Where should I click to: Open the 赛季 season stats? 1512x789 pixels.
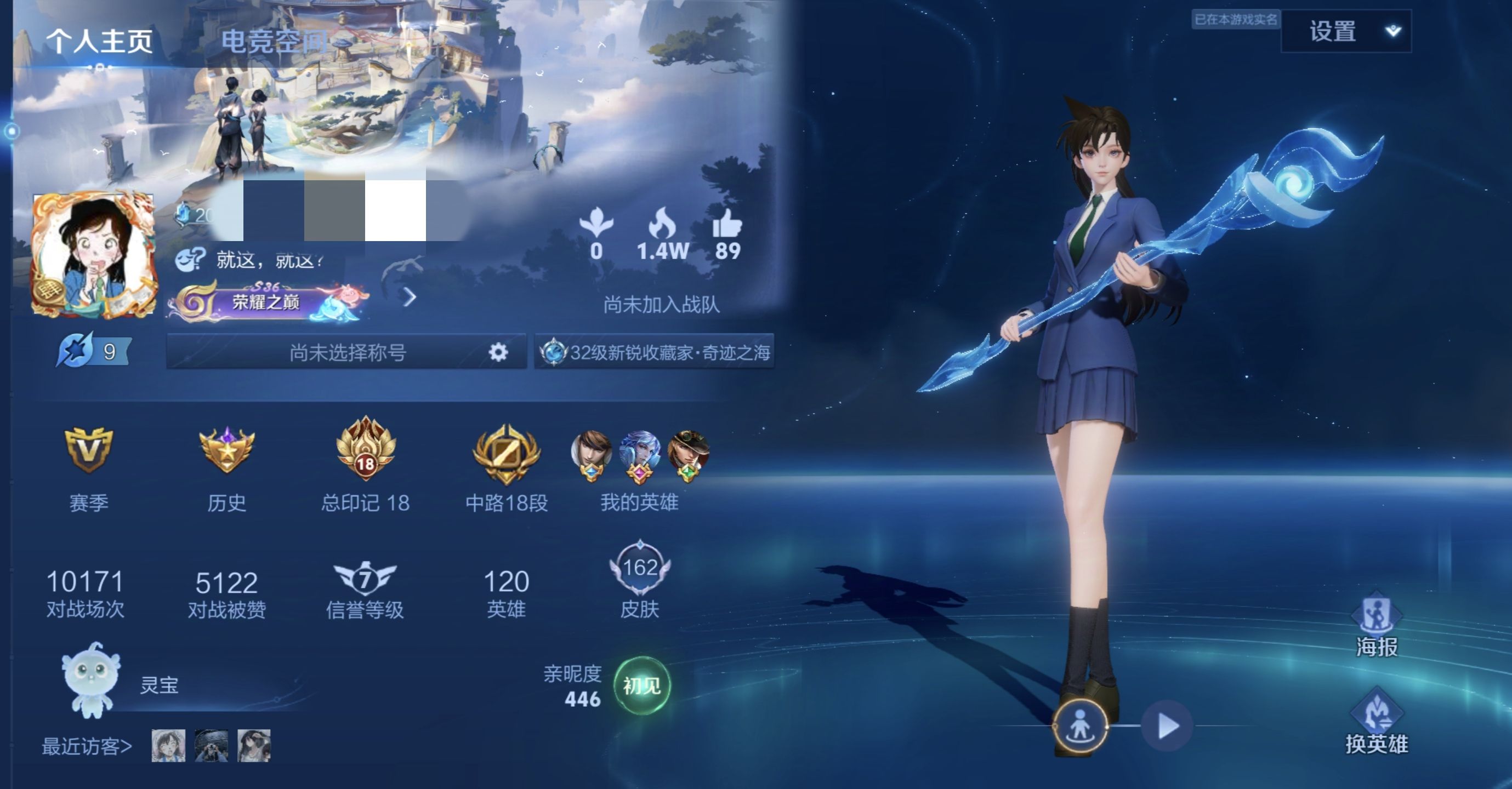click(89, 464)
